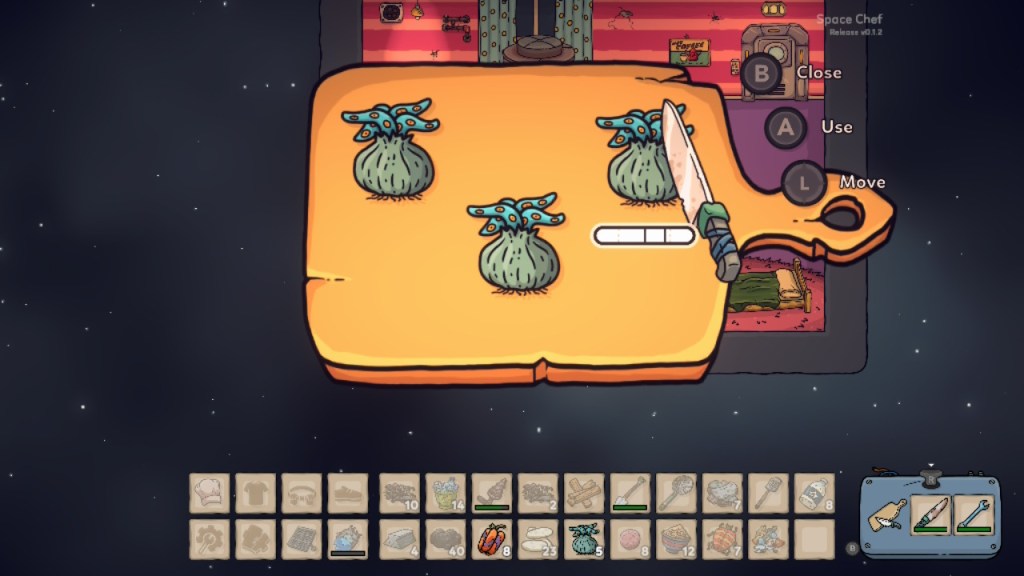
Task: Select the bottle stack of 8
Action: pos(814,493)
